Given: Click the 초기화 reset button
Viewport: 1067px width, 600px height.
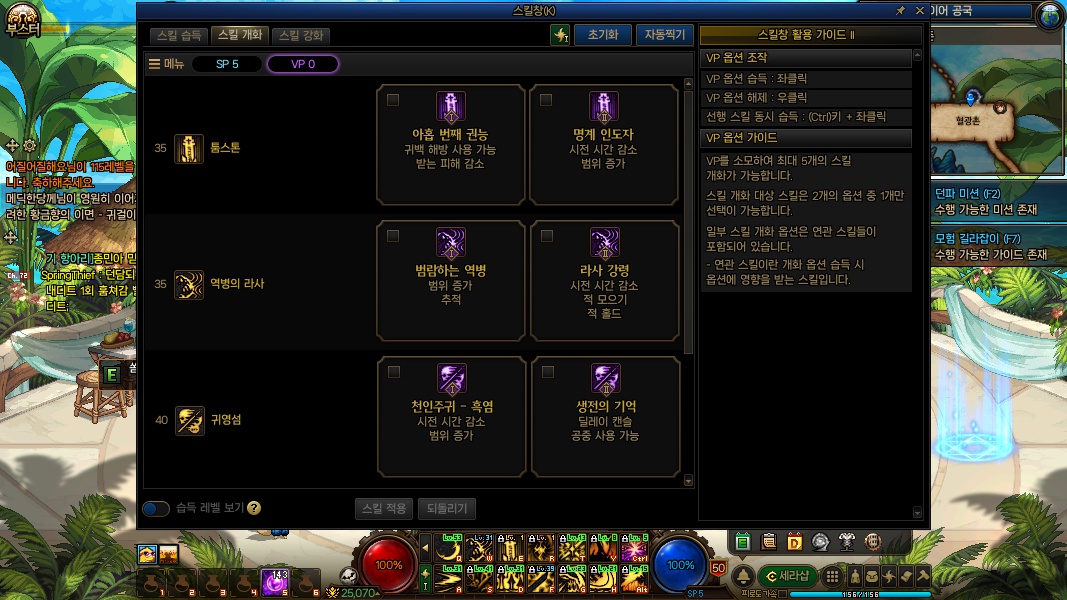Looking at the screenshot, I should (602, 35).
